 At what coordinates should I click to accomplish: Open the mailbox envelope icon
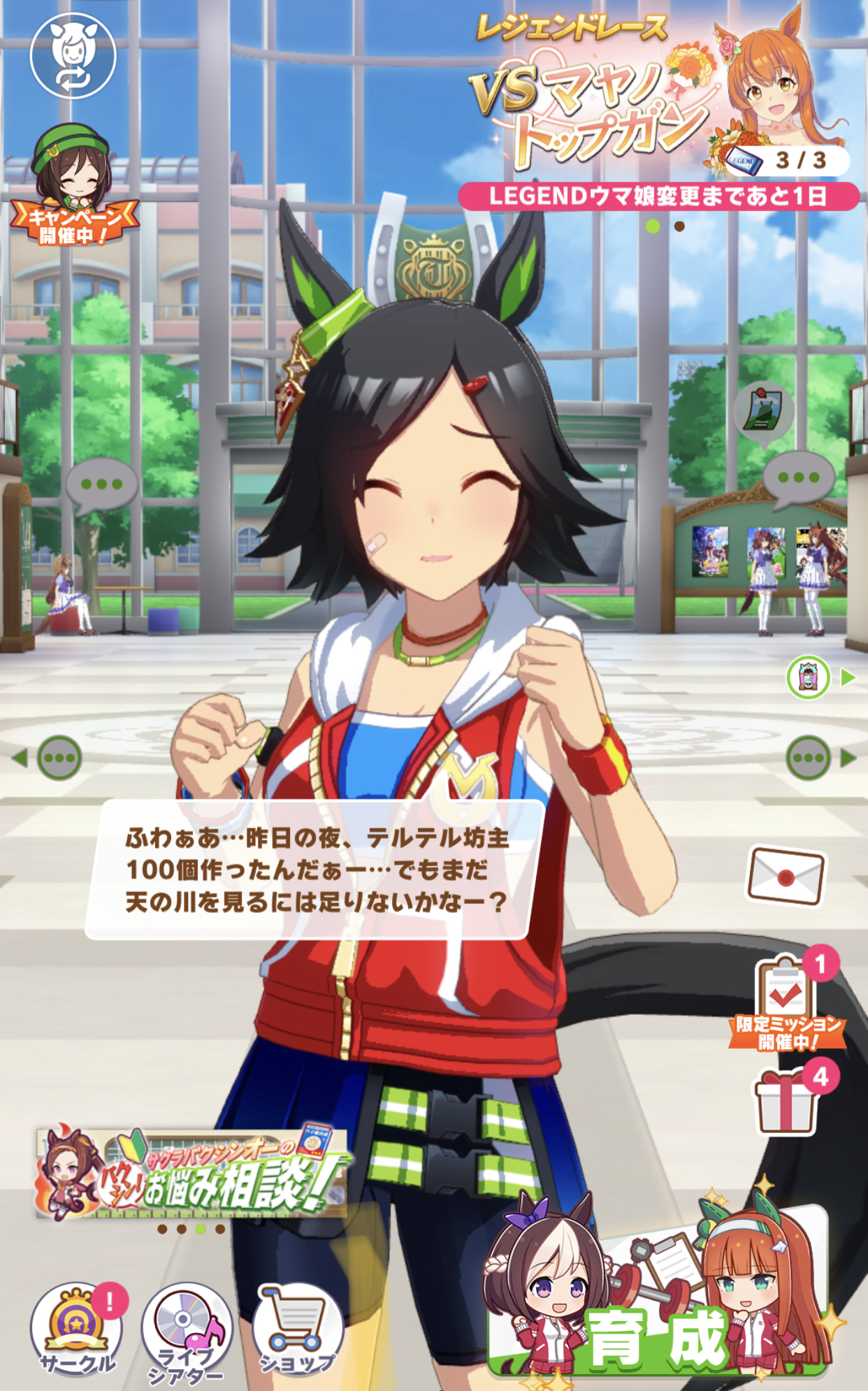pyautogui.click(x=786, y=877)
